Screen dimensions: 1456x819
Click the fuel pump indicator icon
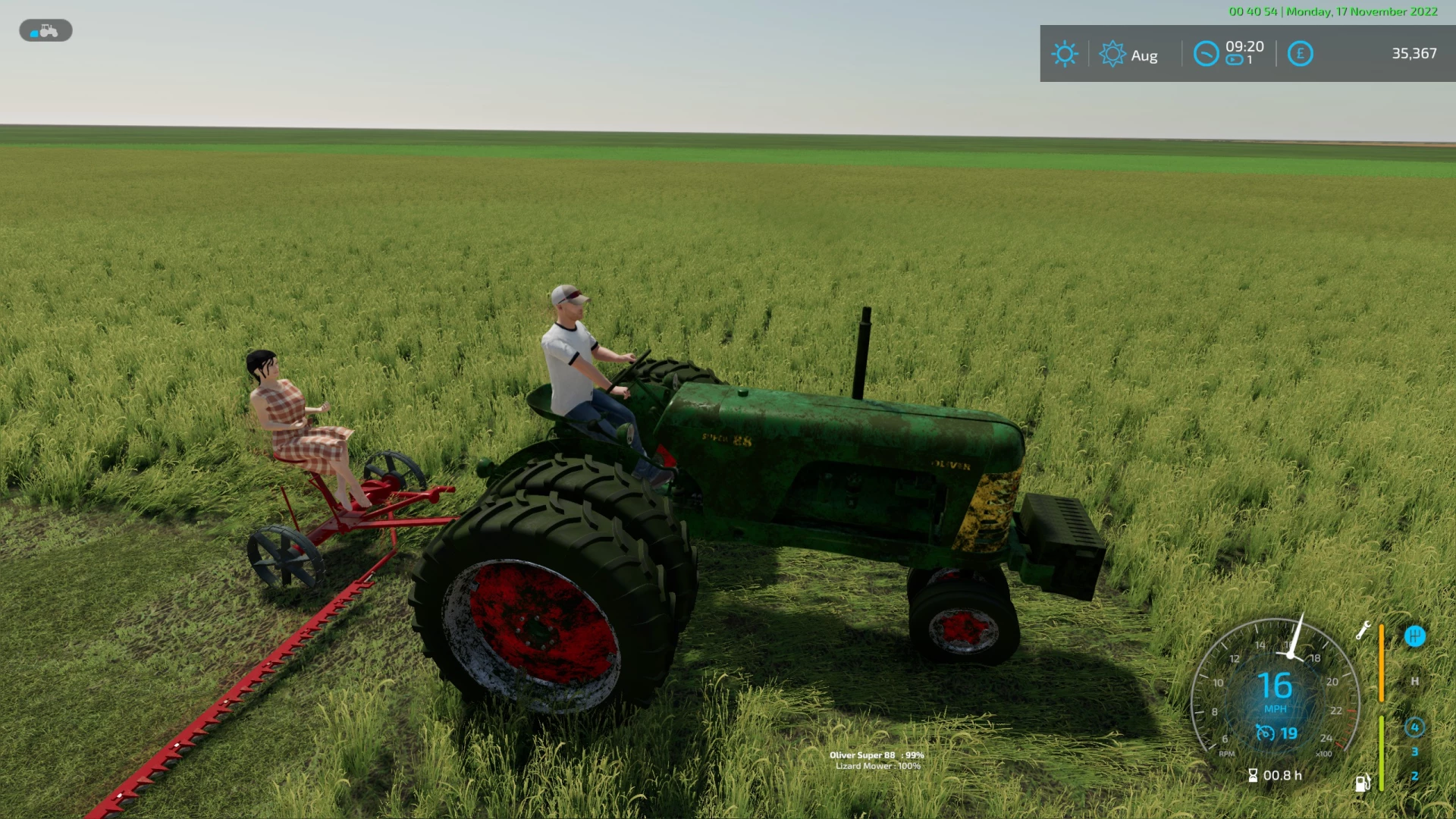pos(1363,784)
